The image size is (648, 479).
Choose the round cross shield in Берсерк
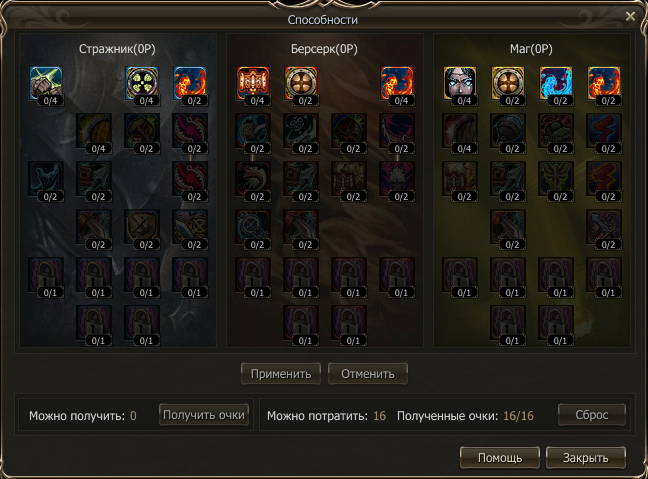[301, 83]
